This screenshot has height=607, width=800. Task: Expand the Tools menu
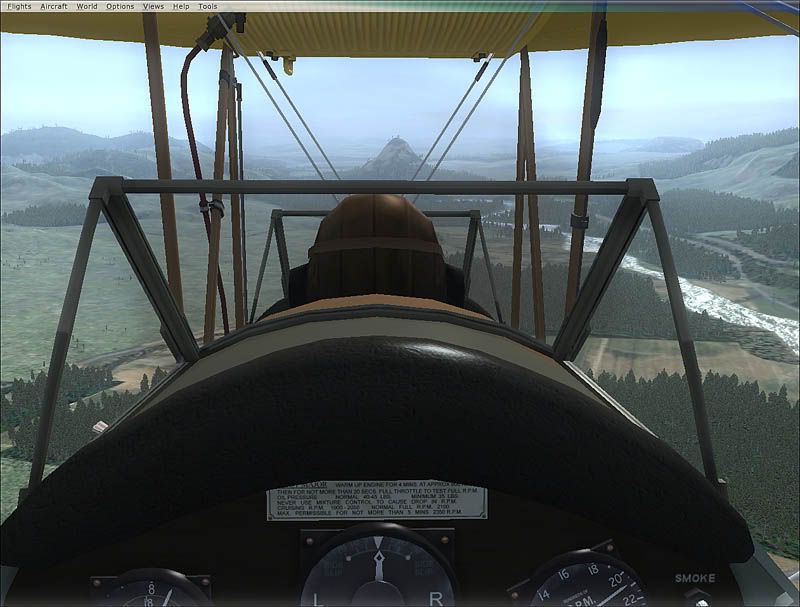point(207,6)
